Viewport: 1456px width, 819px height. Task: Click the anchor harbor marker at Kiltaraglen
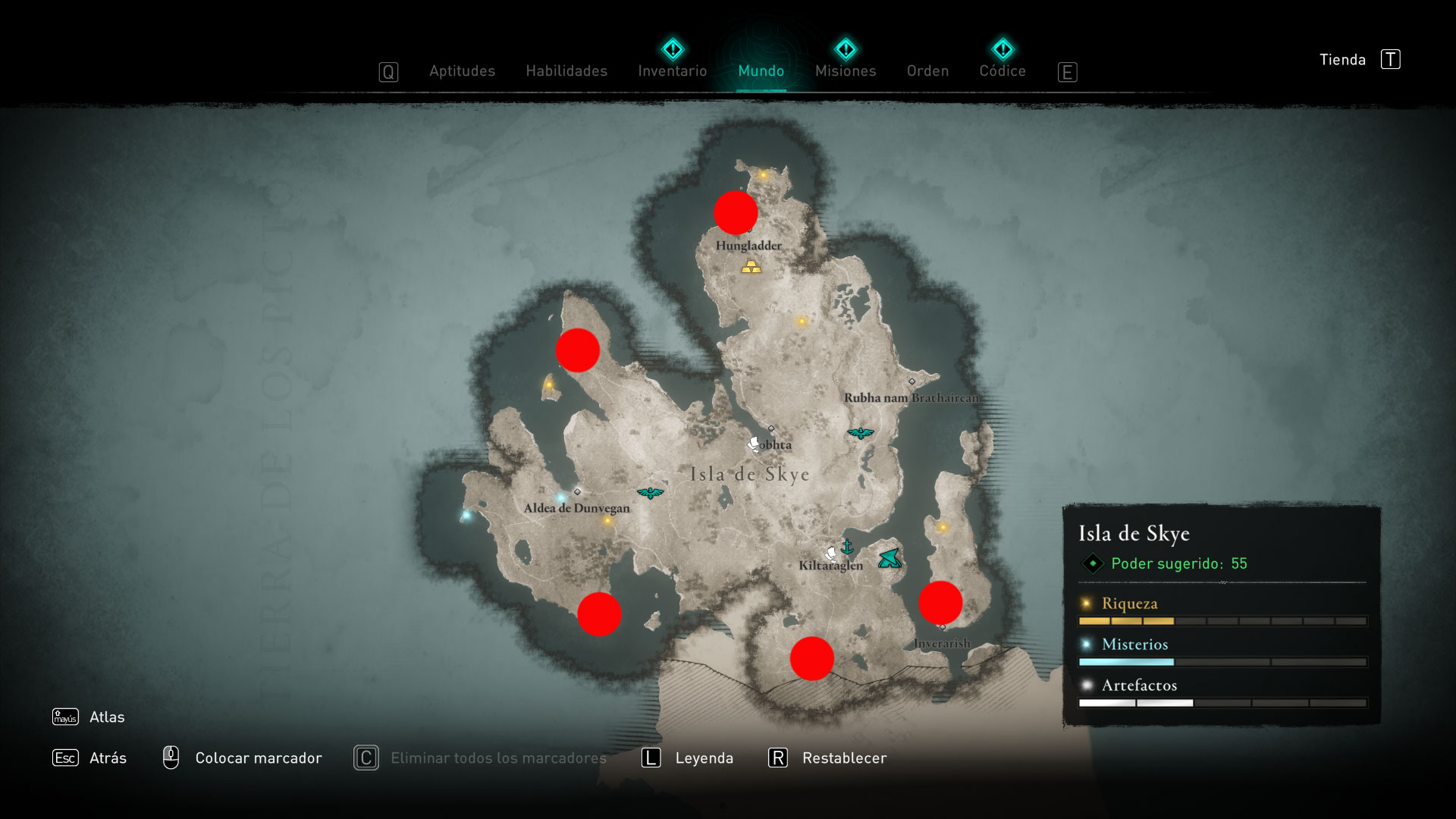(x=847, y=547)
